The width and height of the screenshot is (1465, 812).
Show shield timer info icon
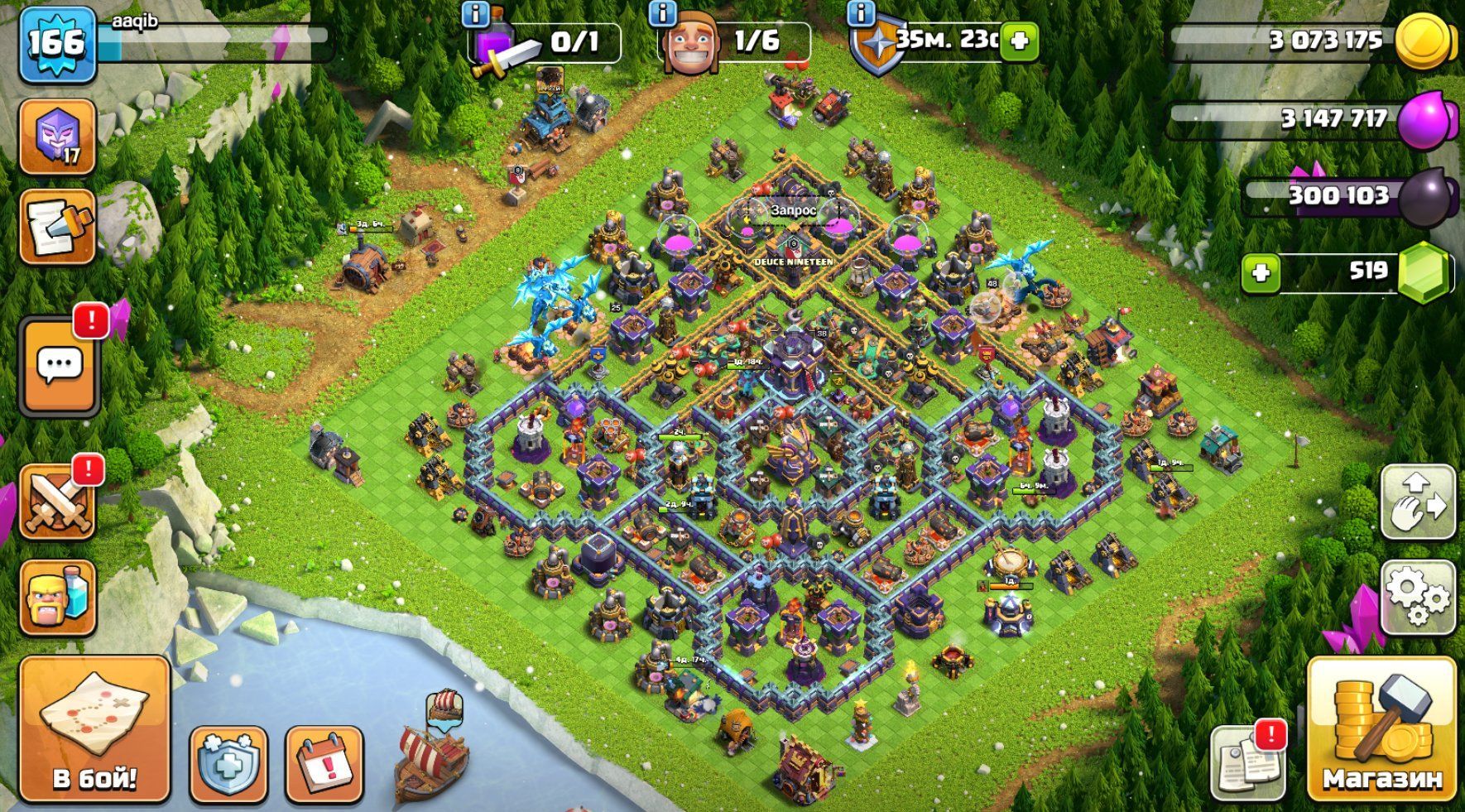tap(862, 13)
